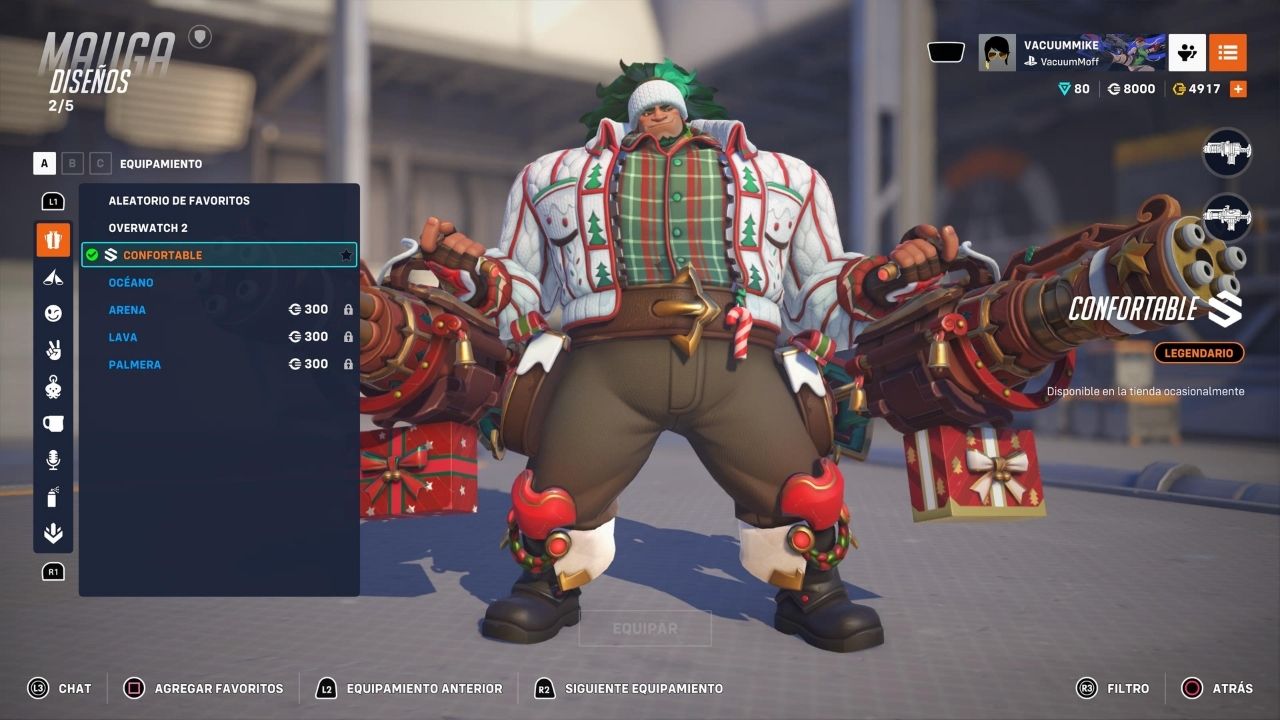Open the voice lines microphone category
The height and width of the screenshot is (720, 1280).
point(53,460)
